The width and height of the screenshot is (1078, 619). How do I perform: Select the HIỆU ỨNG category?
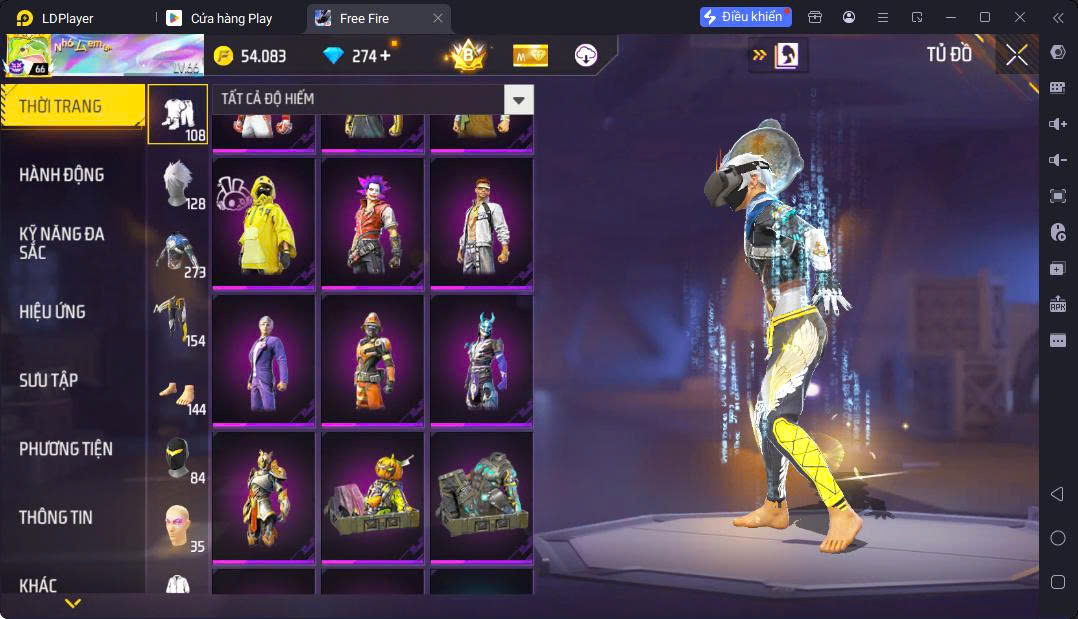click(x=52, y=312)
